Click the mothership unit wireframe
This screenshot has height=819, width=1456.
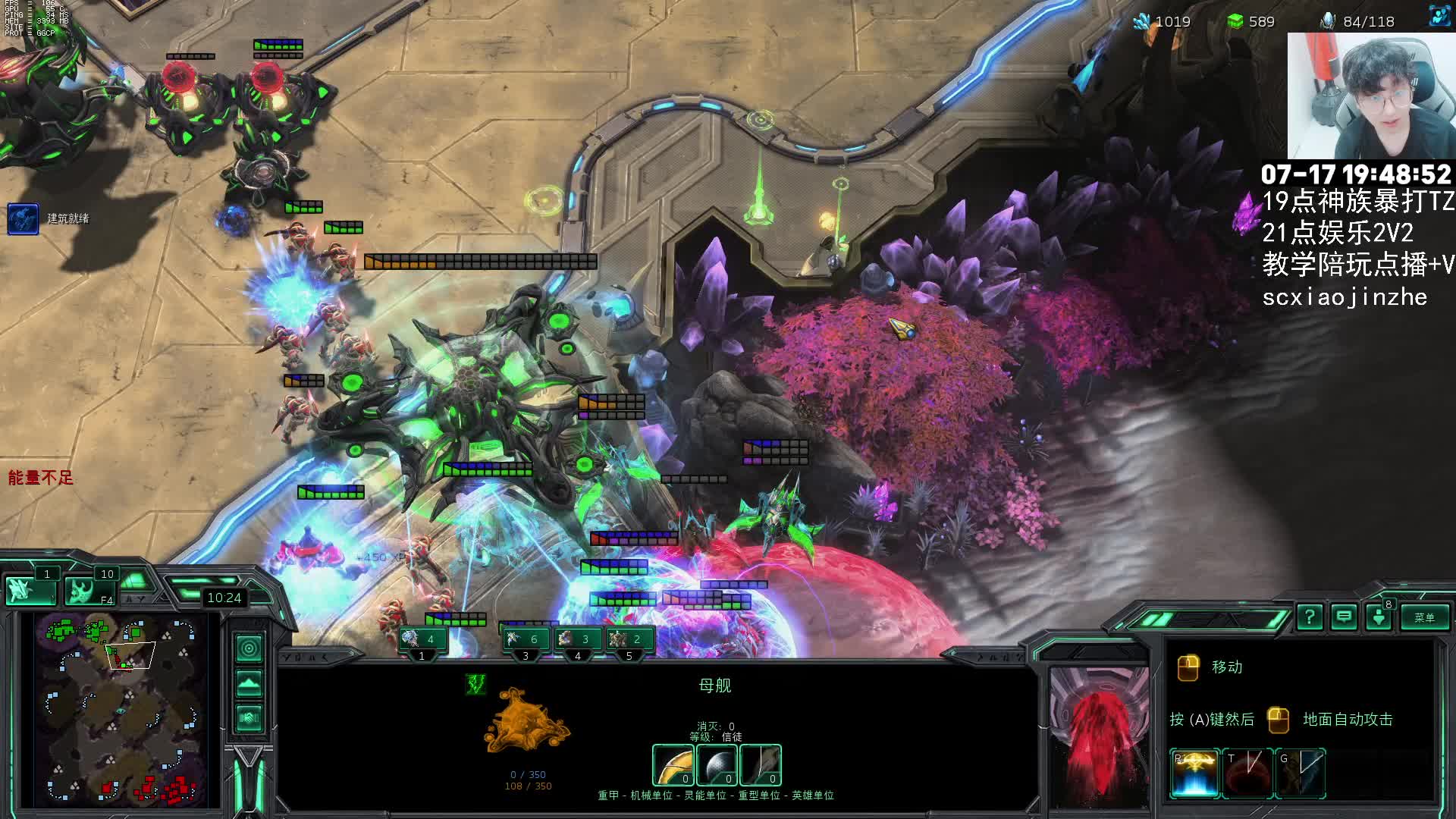coord(527,720)
